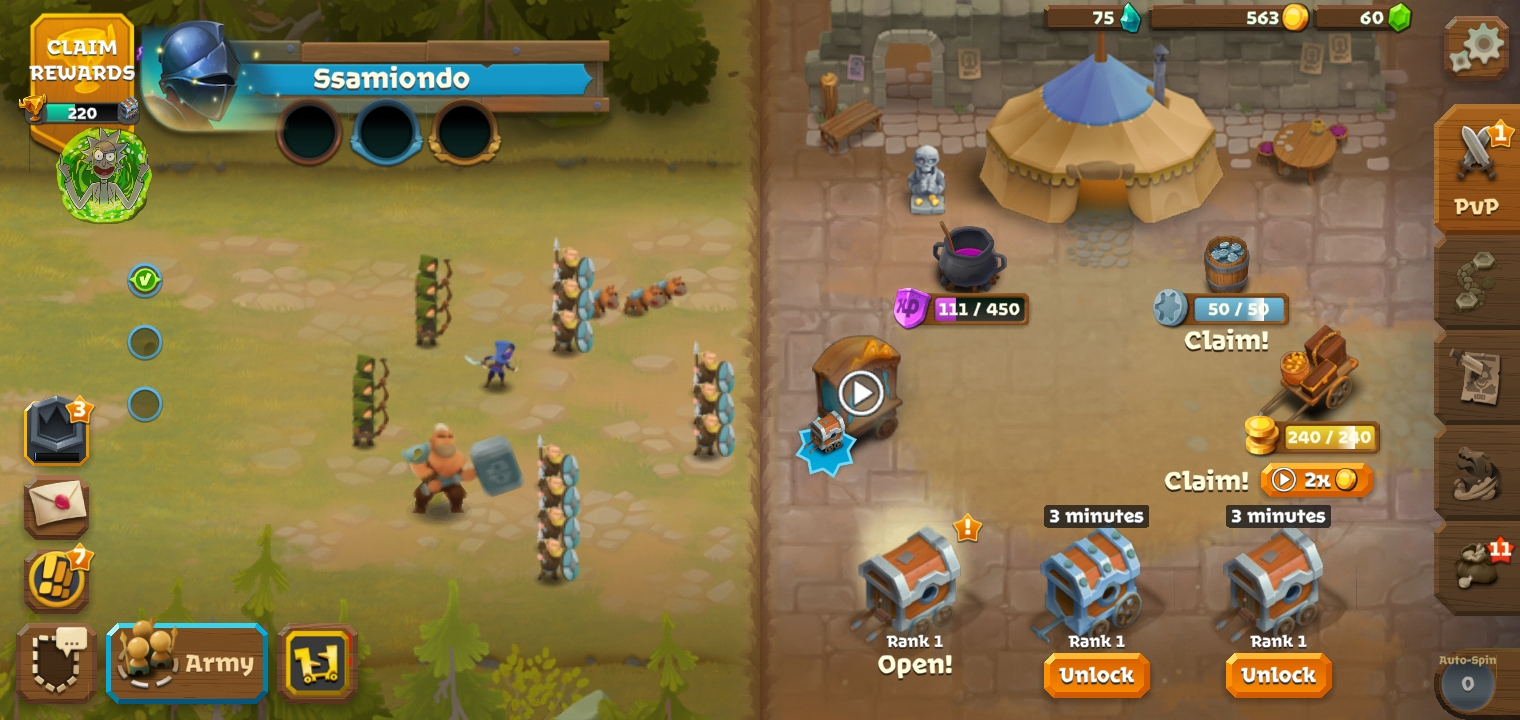The height and width of the screenshot is (720, 1520).
Task: Open the wanted poster tab
Action: 1477,377
